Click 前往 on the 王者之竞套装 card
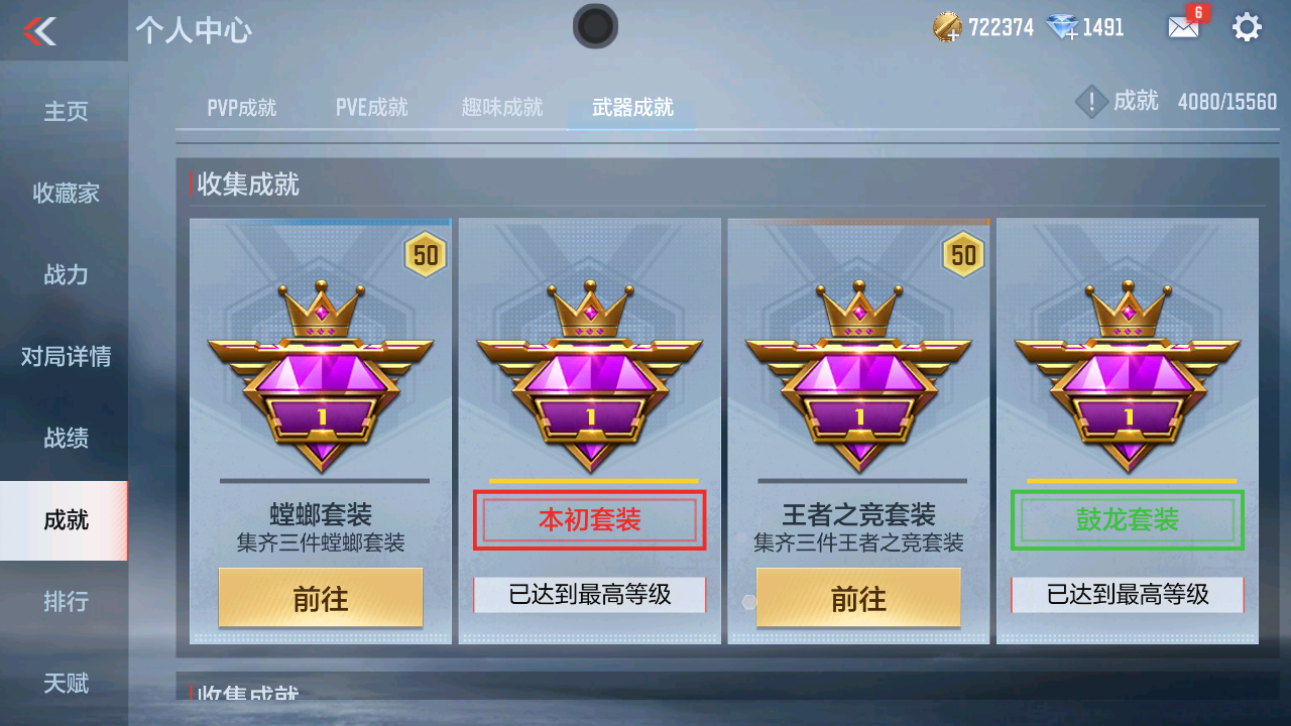 (x=857, y=596)
